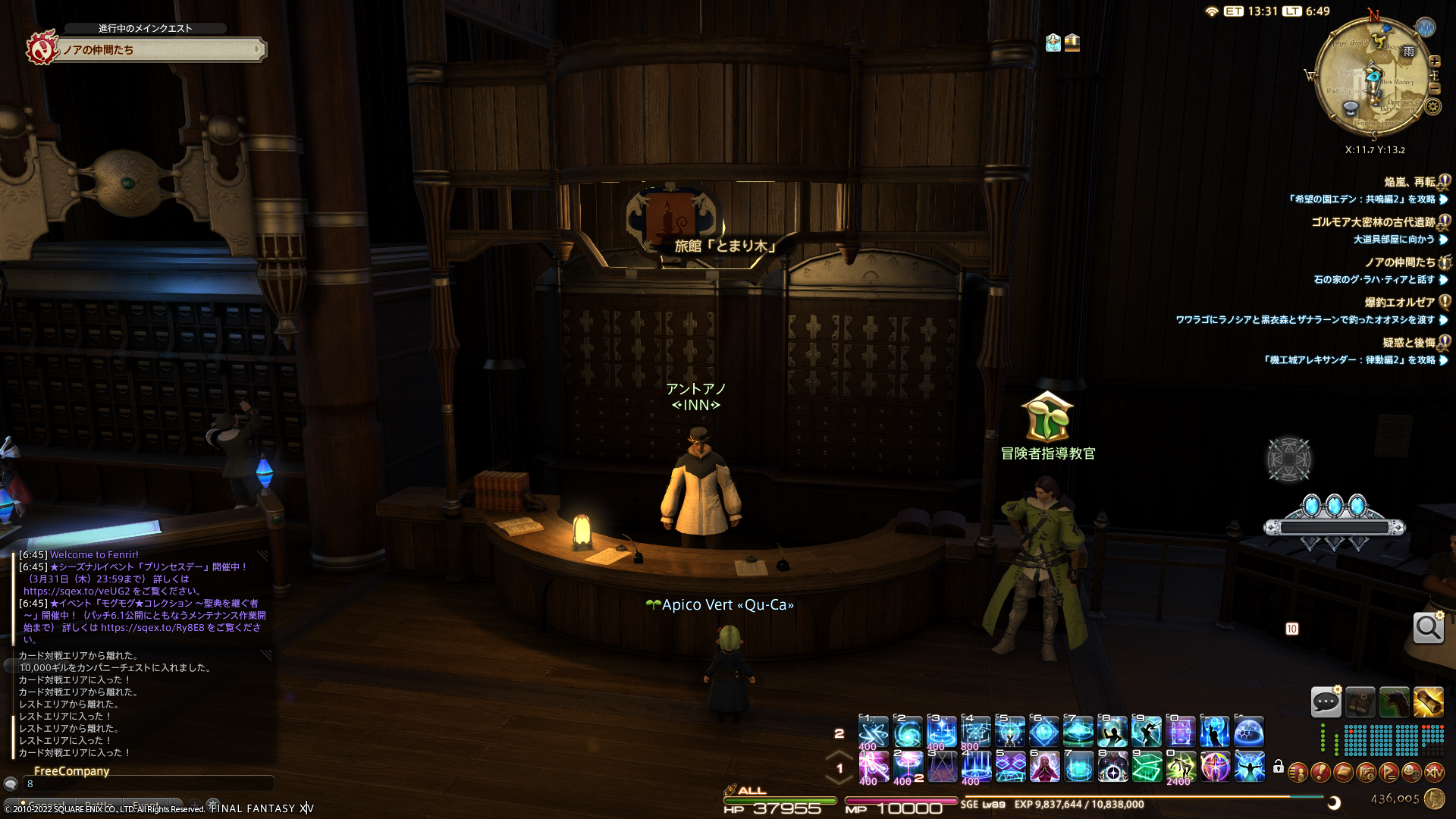This screenshot has width=1456, height=819.
Task: Activate the praying woman ability in hotbar 1
Action: pyautogui.click(x=1044, y=767)
